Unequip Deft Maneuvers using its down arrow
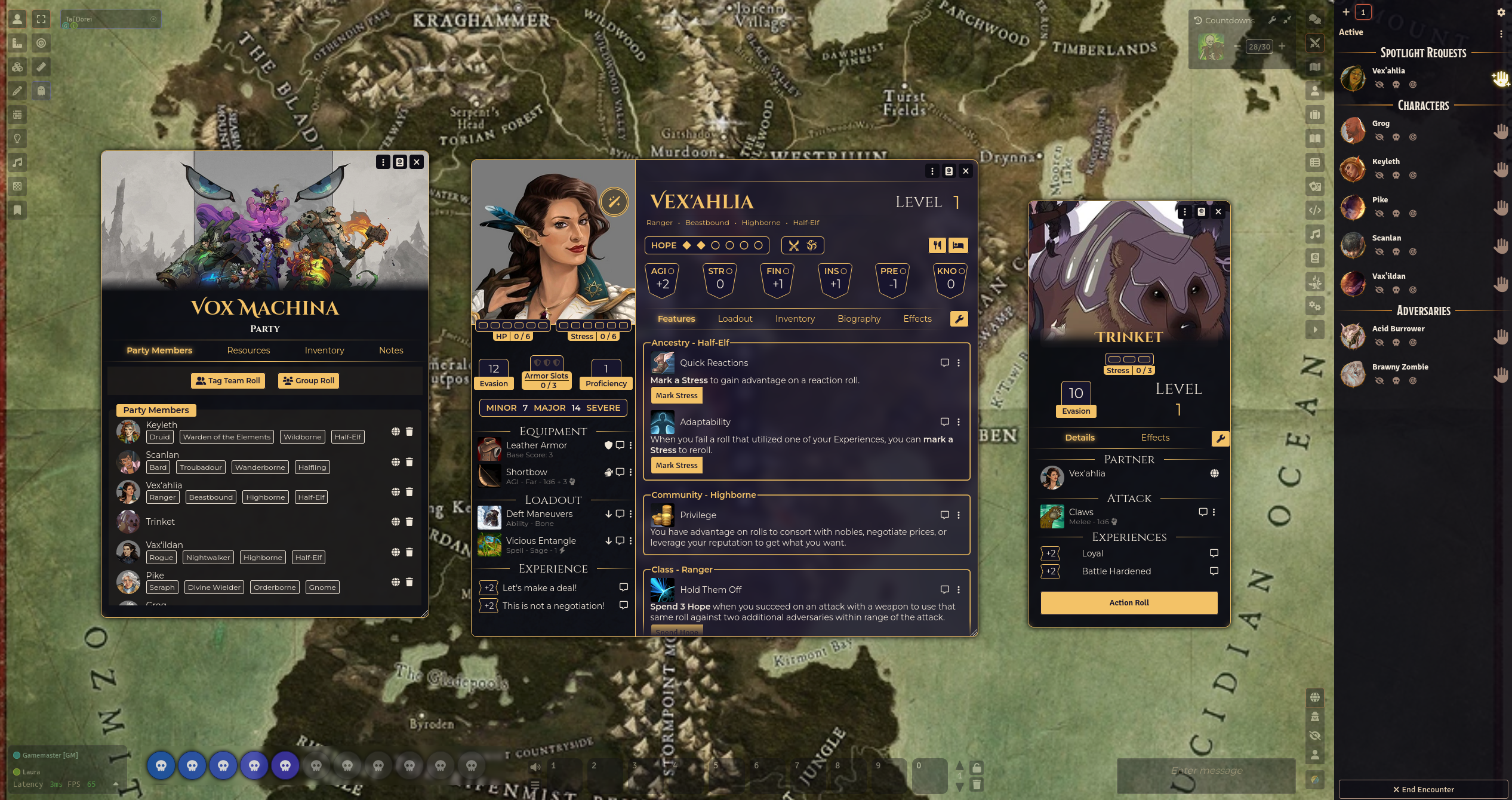The image size is (1512, 800). 609,513
